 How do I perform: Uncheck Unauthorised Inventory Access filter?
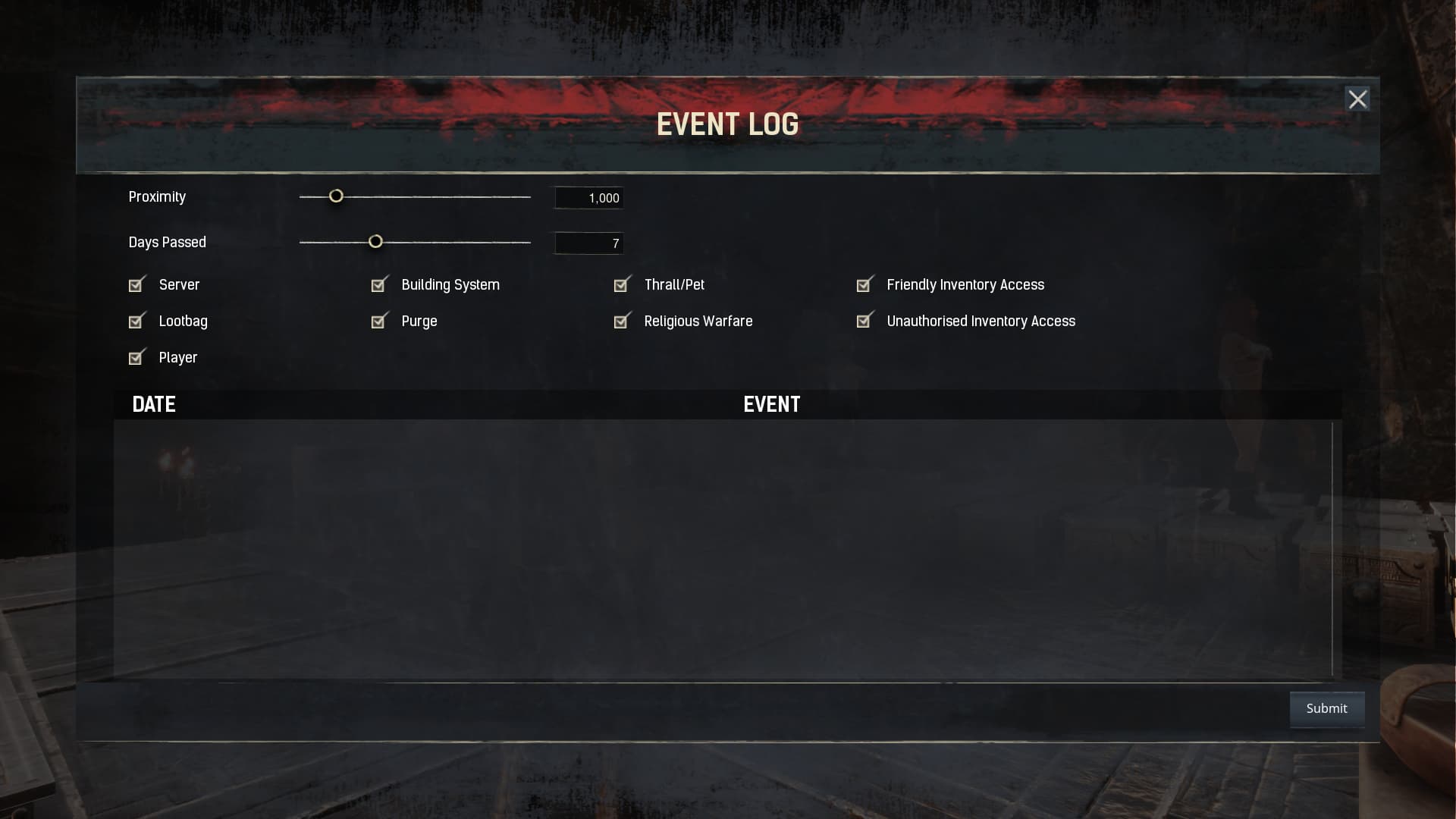(864, 321)
